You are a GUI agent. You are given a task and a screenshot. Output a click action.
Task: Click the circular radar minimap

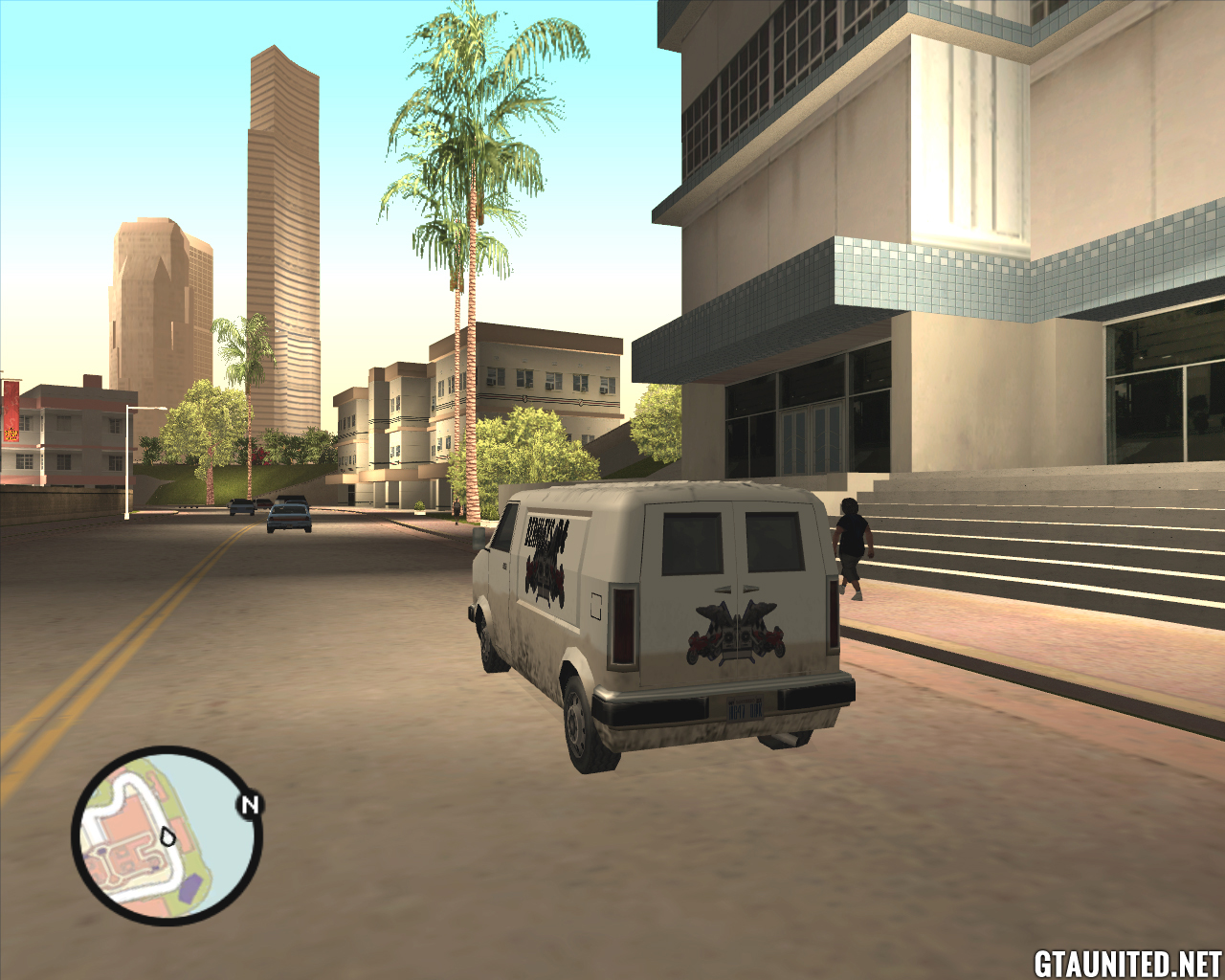(x=167, y=835)
